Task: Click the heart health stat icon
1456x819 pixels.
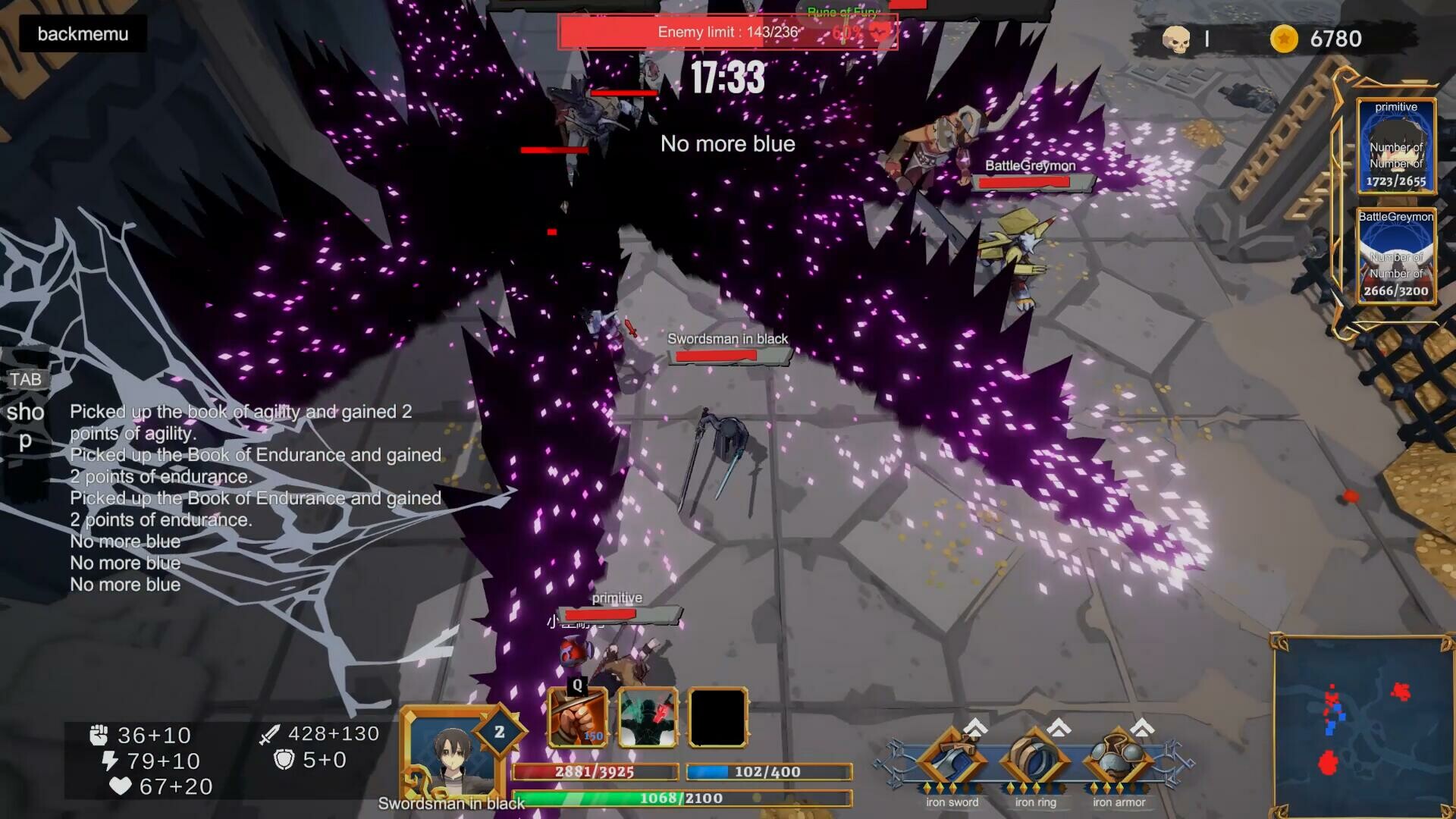Action: pos(121,787)
